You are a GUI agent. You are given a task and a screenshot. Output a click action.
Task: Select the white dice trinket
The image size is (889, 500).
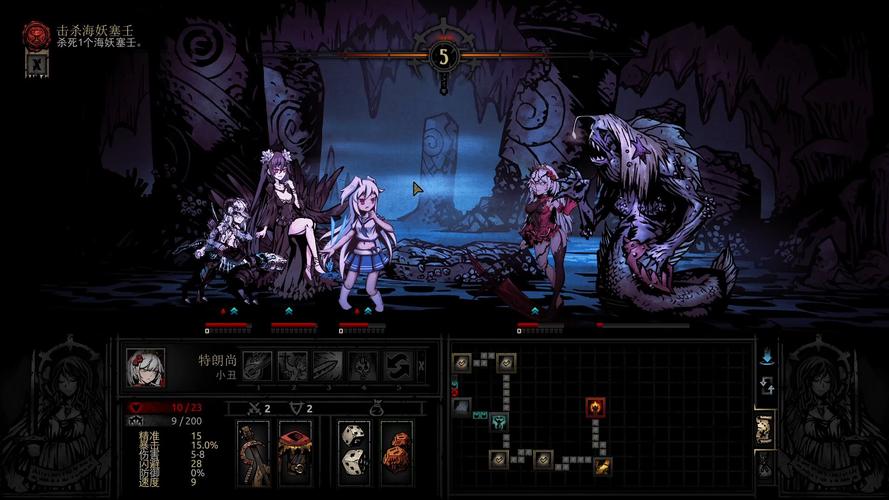(354, 453)
